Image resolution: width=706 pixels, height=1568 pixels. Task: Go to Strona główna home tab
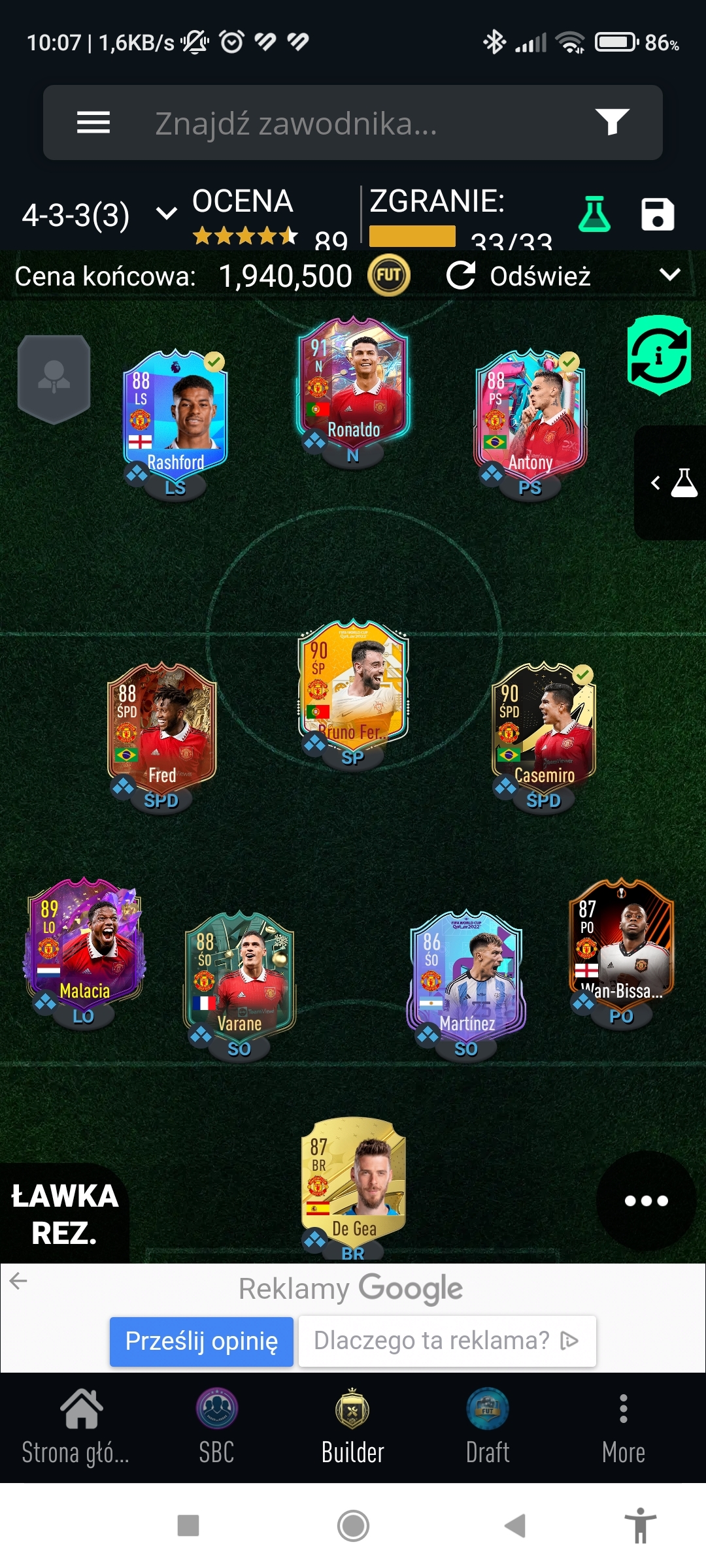76,1428
